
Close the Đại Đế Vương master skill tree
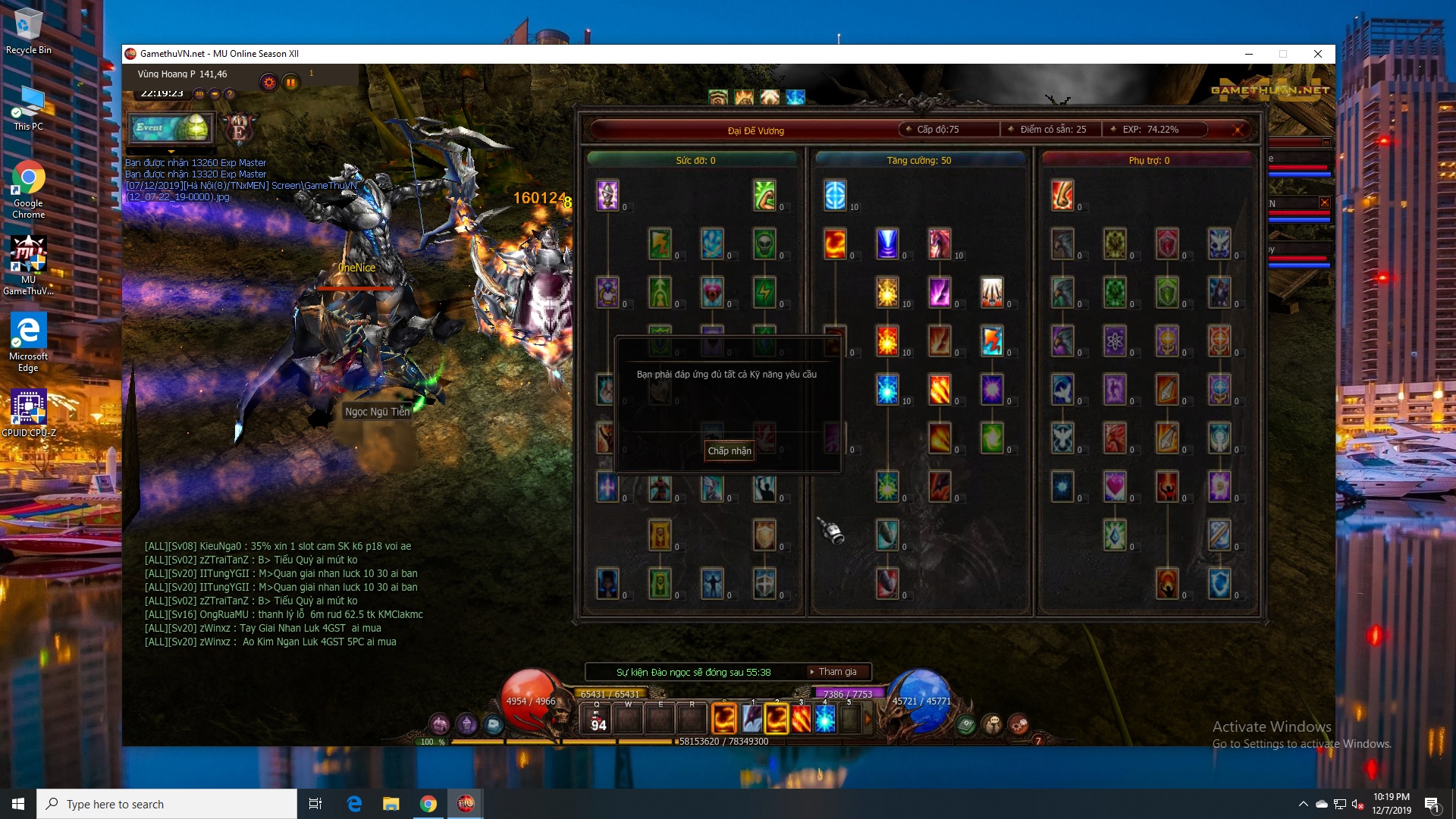(x=1238, y=130)
